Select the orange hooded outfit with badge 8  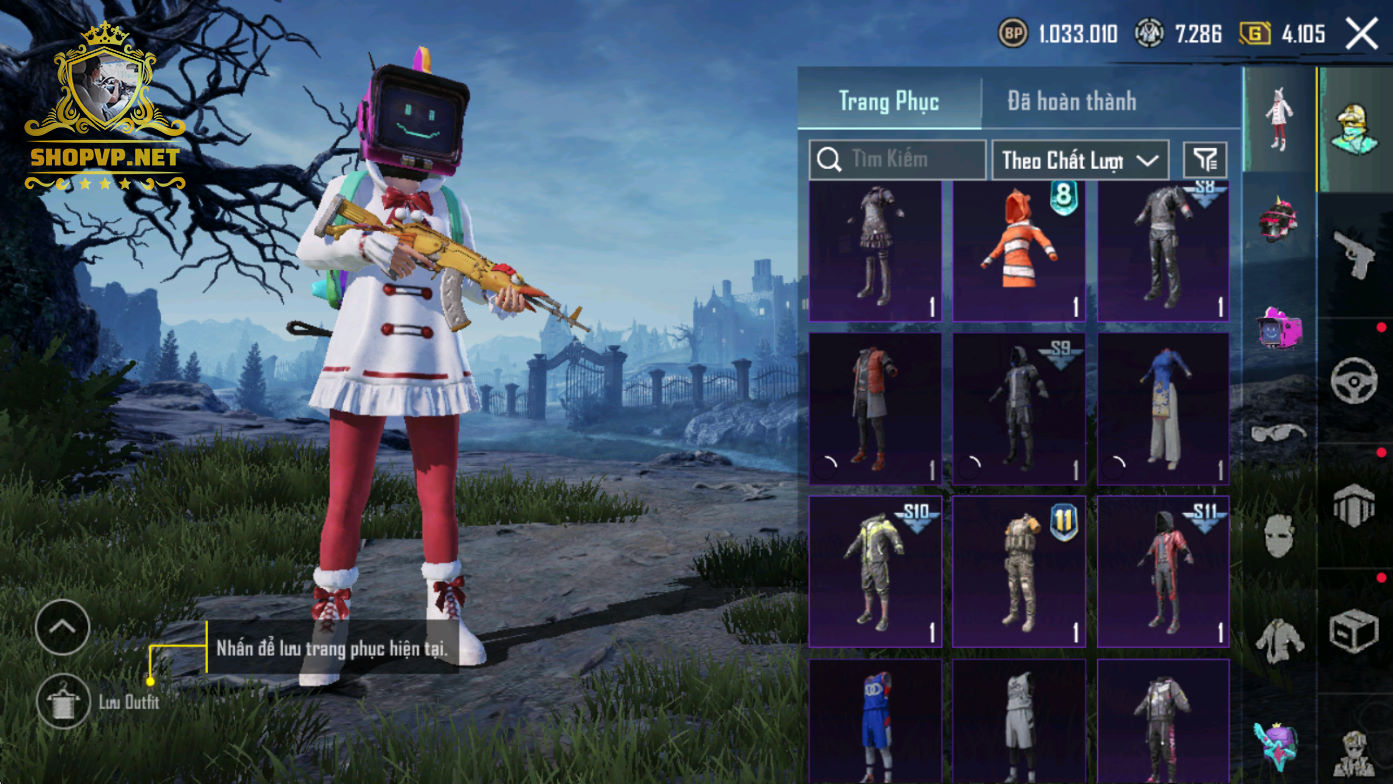point(1018,252)
